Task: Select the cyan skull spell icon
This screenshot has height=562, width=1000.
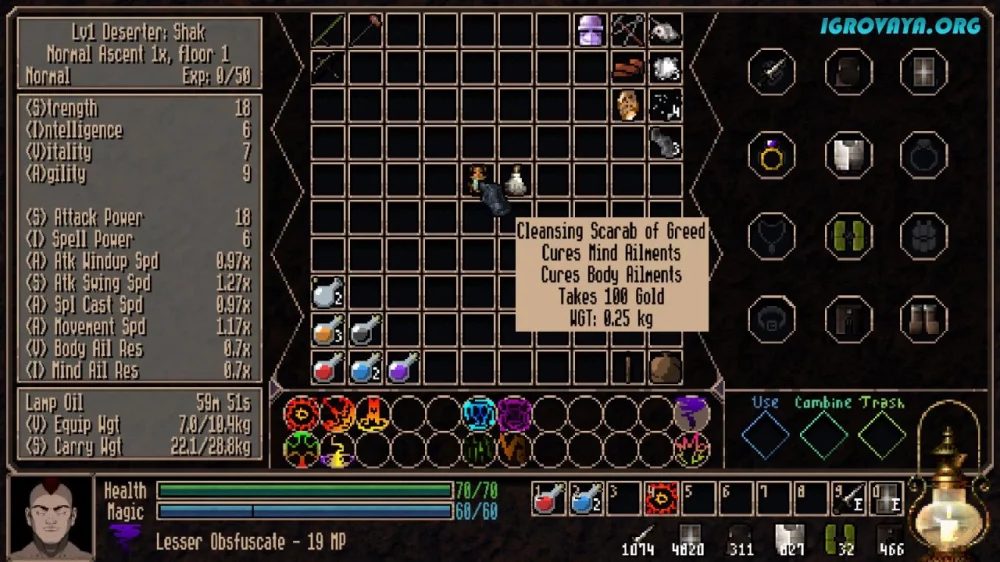Action: pos(479,413)
